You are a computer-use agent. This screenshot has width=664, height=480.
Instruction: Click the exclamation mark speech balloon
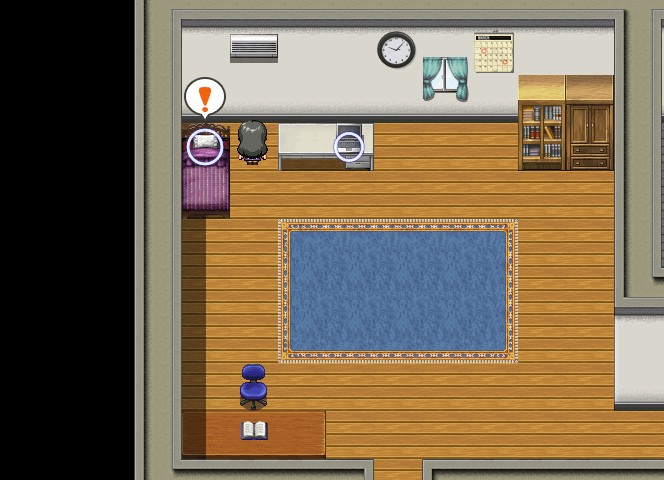(205, 98)
